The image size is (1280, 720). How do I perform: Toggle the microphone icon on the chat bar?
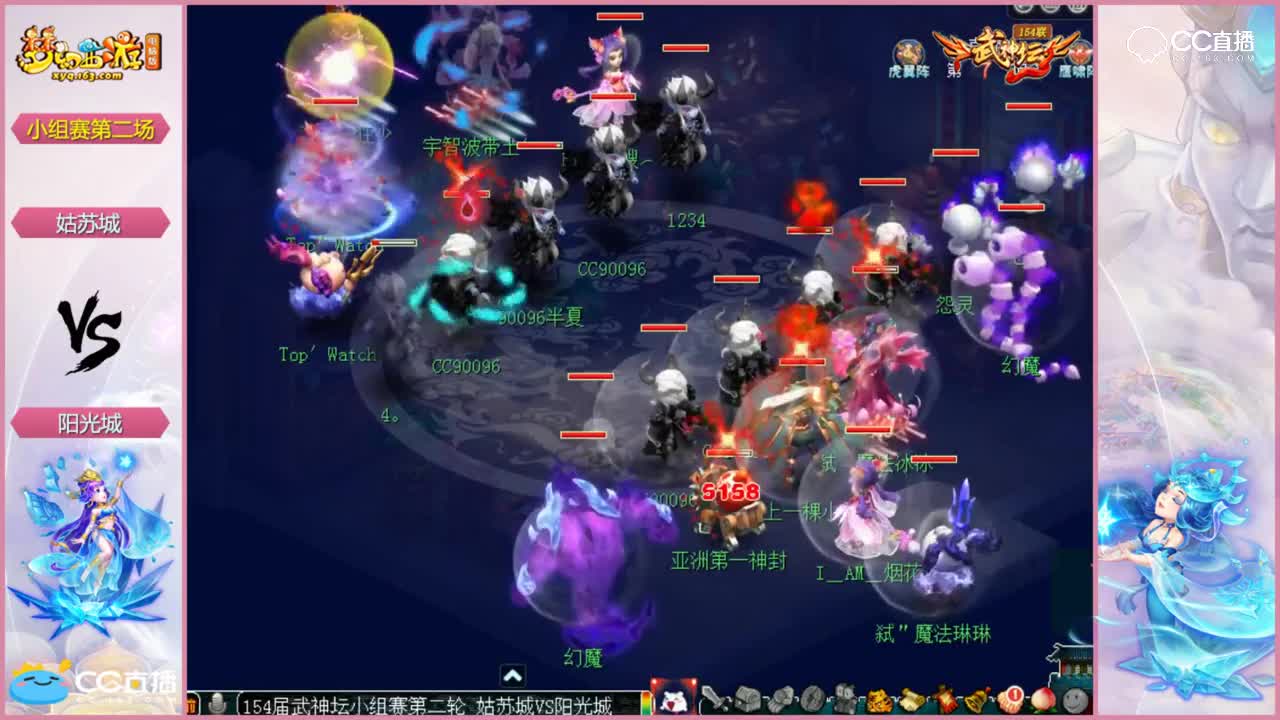[218, 703]
